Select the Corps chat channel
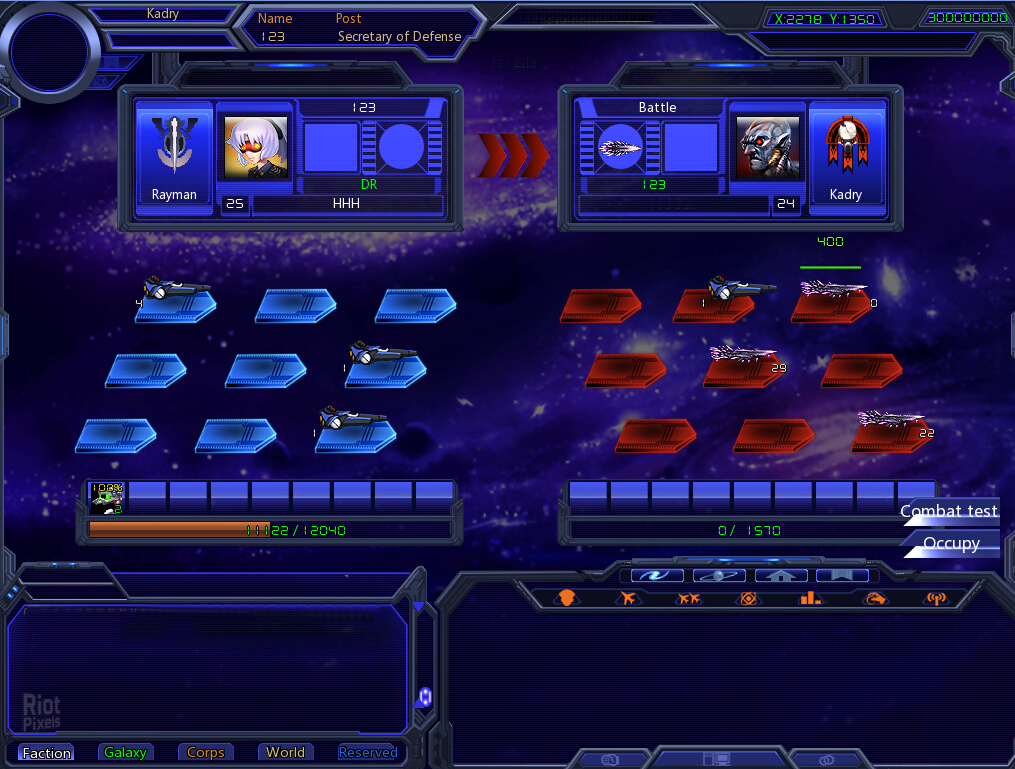This screenshot has width=1015, height=769. pos(206,753)
